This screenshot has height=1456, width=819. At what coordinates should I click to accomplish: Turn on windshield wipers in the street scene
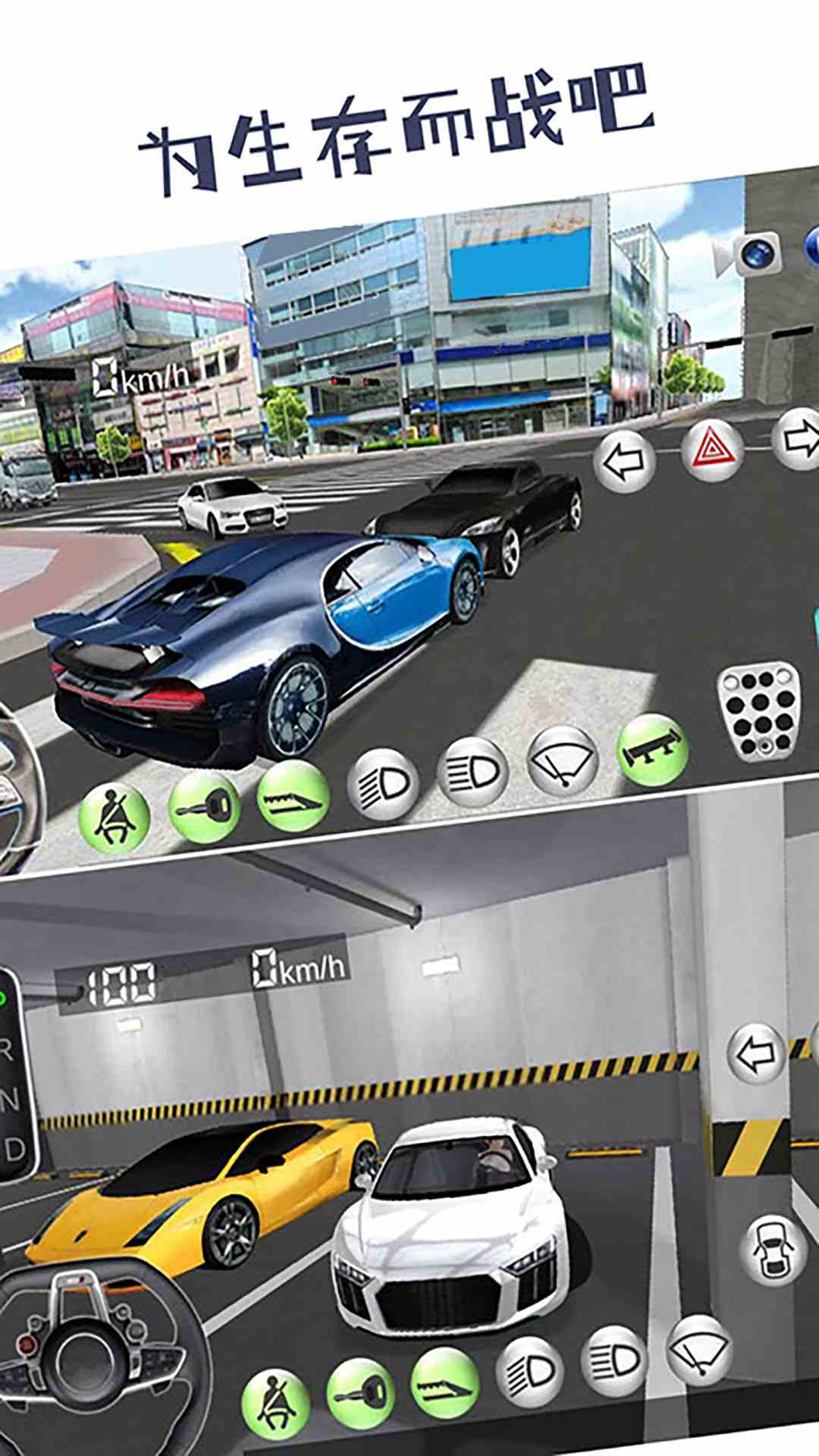[x=562, y=760]
